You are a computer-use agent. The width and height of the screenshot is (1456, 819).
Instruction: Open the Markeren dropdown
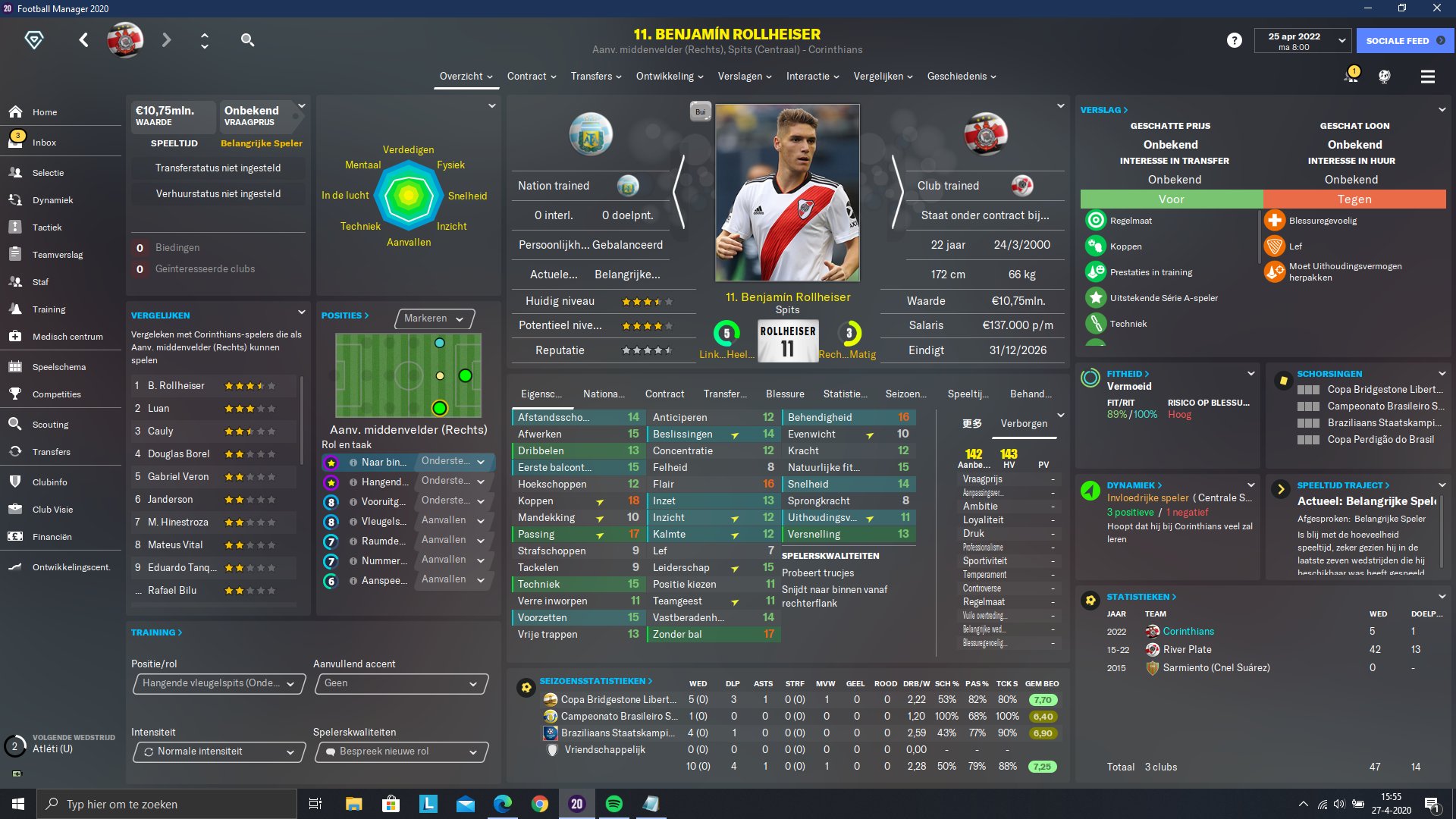(x=434, y=318)
